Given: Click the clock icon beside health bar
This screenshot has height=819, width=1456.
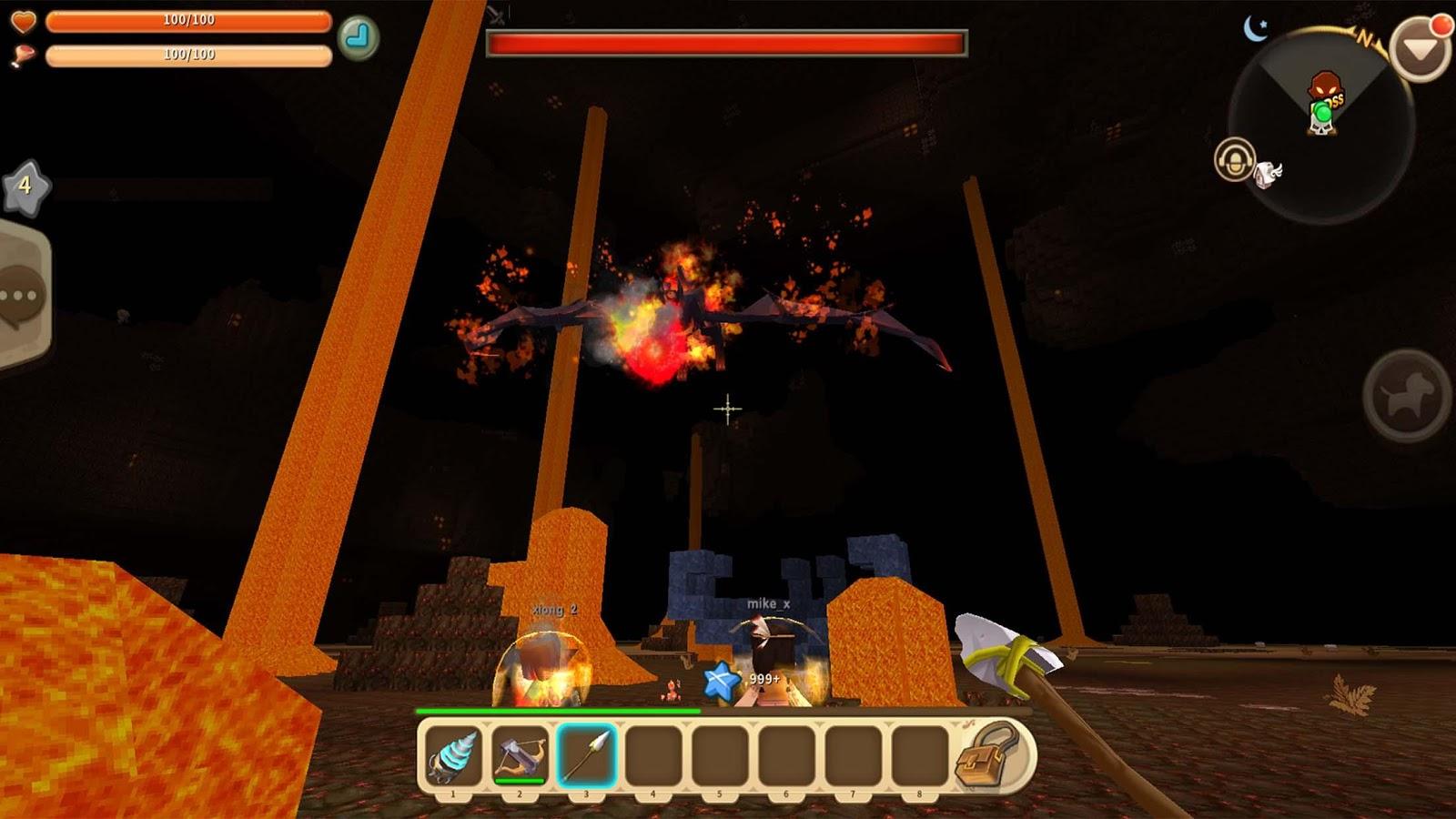Looking at the screenshot, I should click(359, 37).
